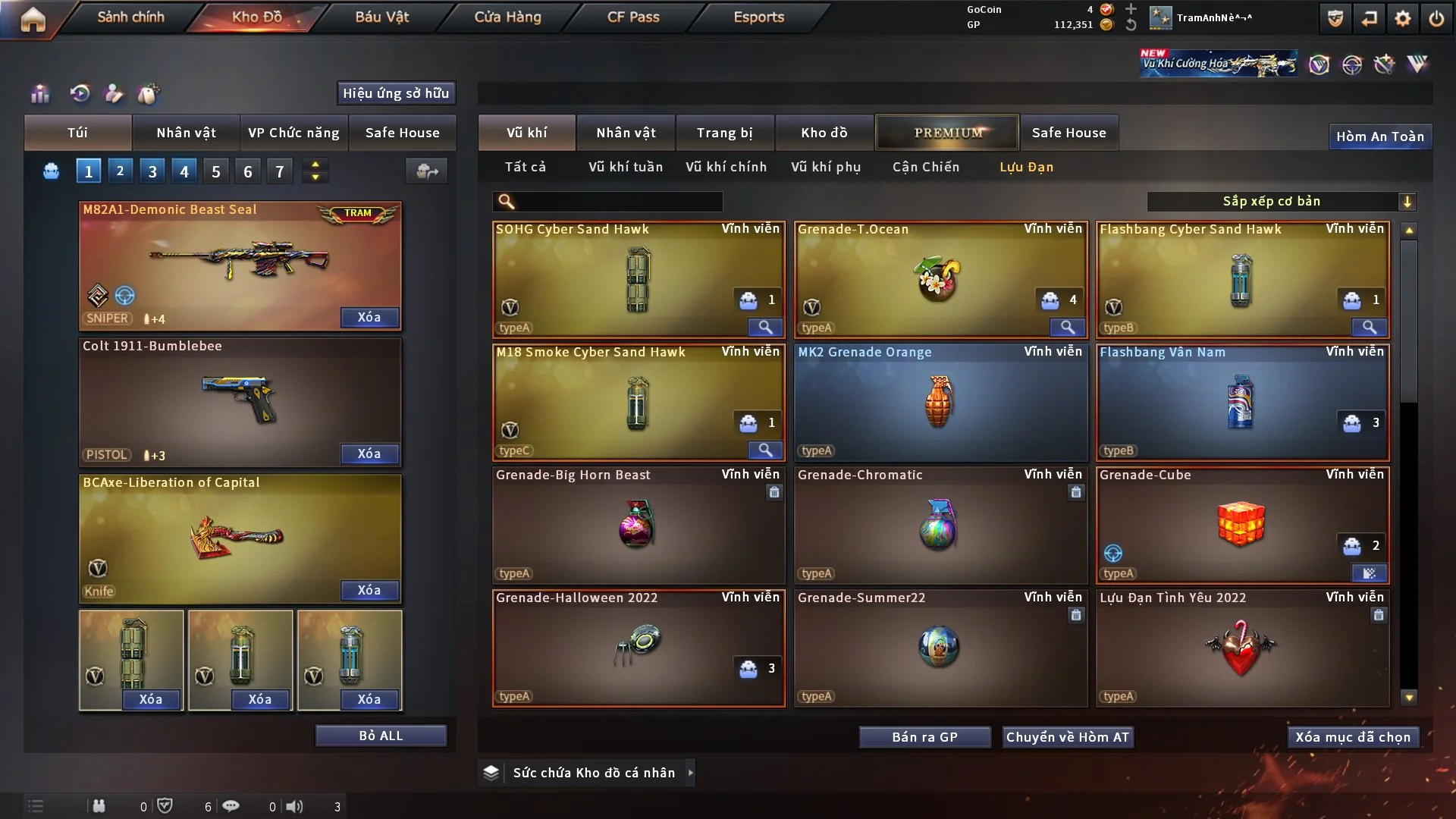The image size is (1456, 819).
Task: Choose the MK2 Grenade Orange item
Action: click(940, 402)
